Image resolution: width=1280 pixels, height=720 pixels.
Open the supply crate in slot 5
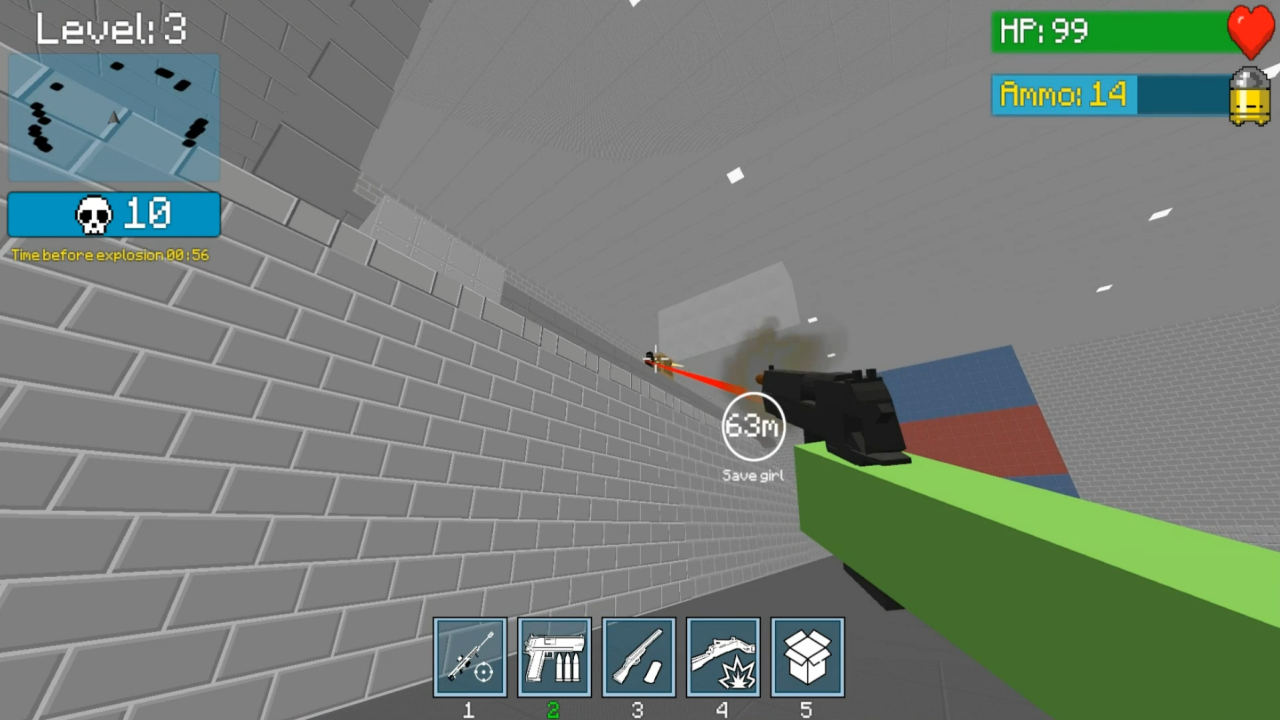pos(807,657)
